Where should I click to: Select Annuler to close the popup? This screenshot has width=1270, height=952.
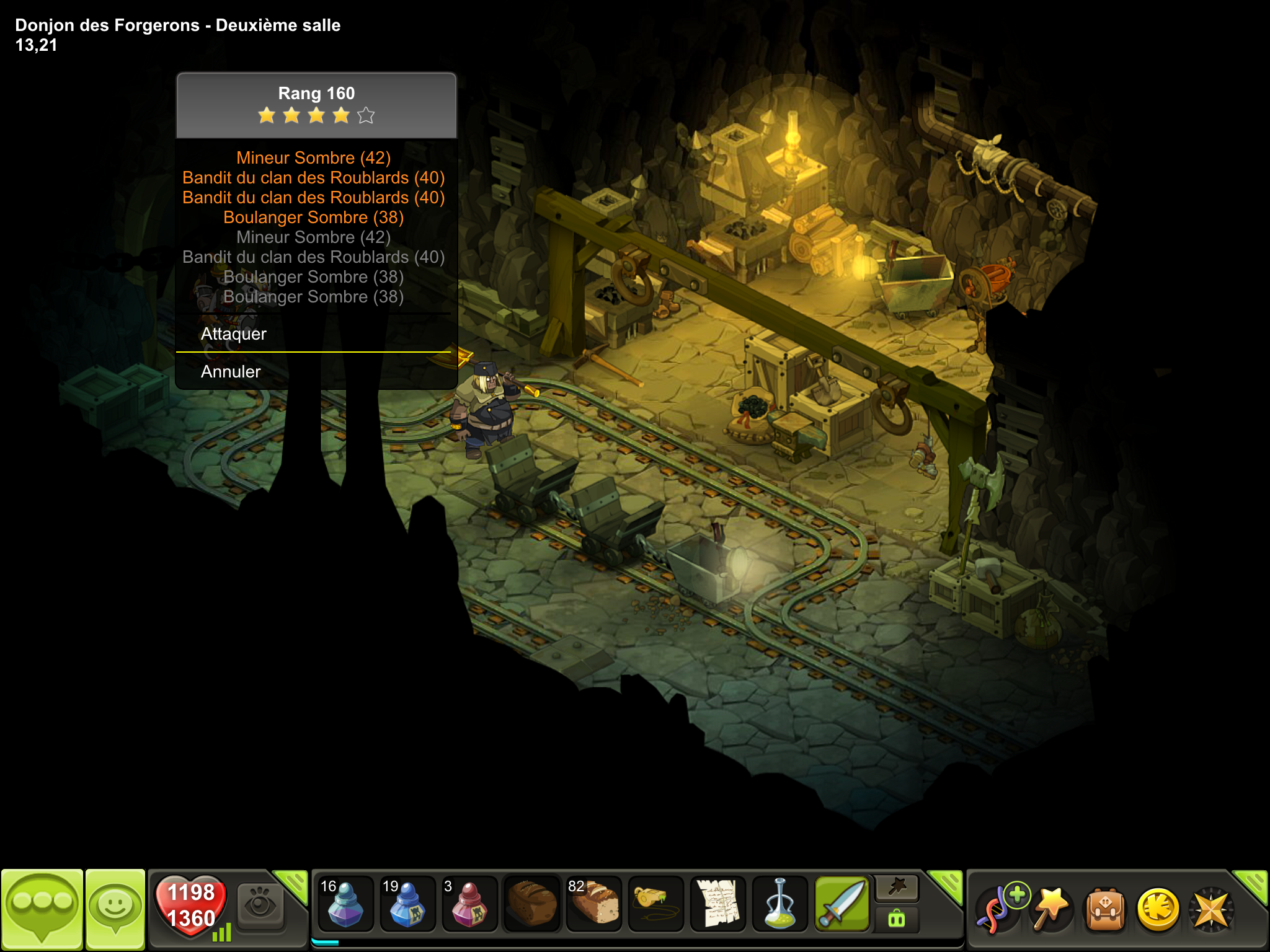pyautogui.click(x=231, y=372)
